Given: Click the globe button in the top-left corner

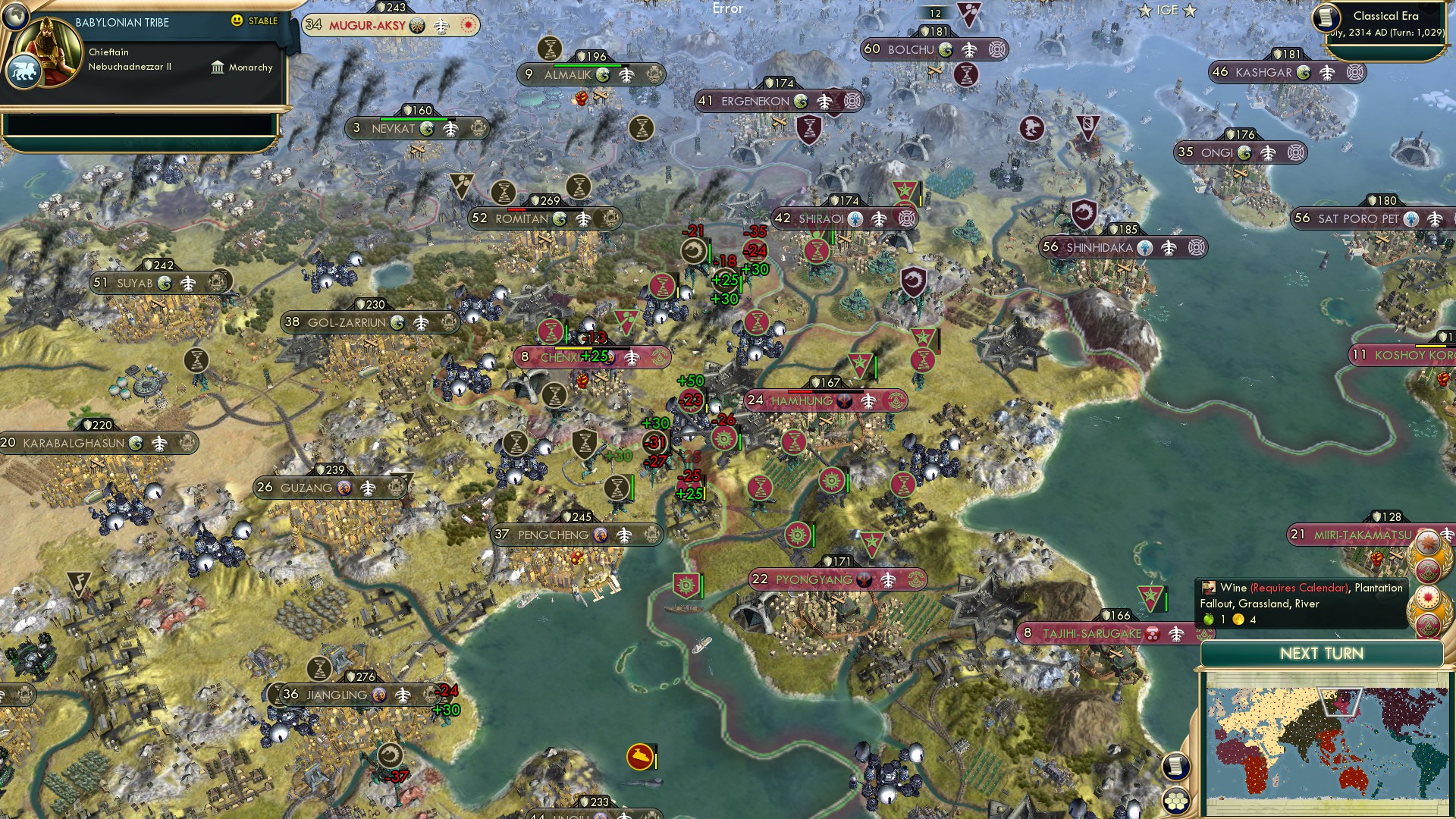Looking at the screenshot, I should (x=16, y=17).
